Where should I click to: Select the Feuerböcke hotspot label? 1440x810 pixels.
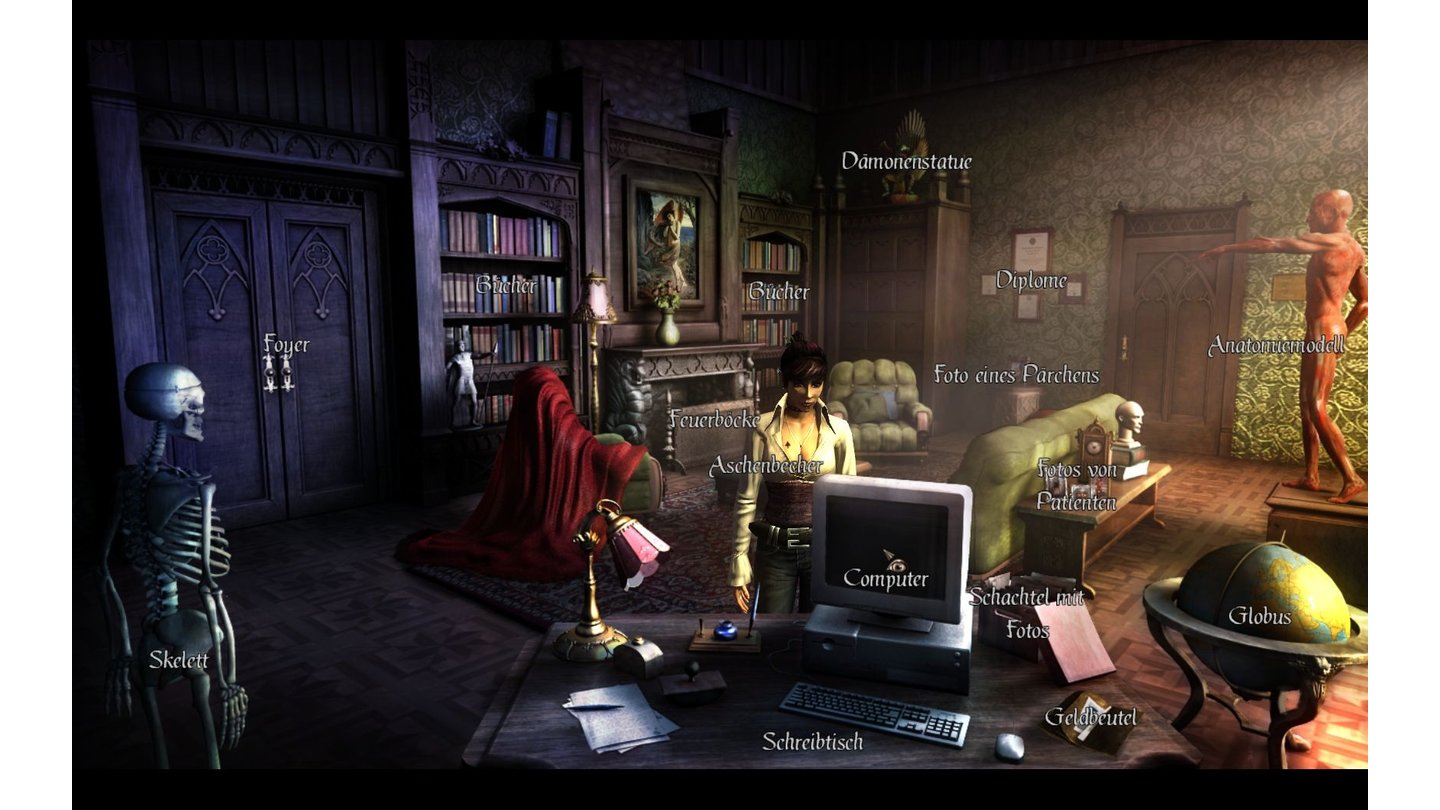714,419
